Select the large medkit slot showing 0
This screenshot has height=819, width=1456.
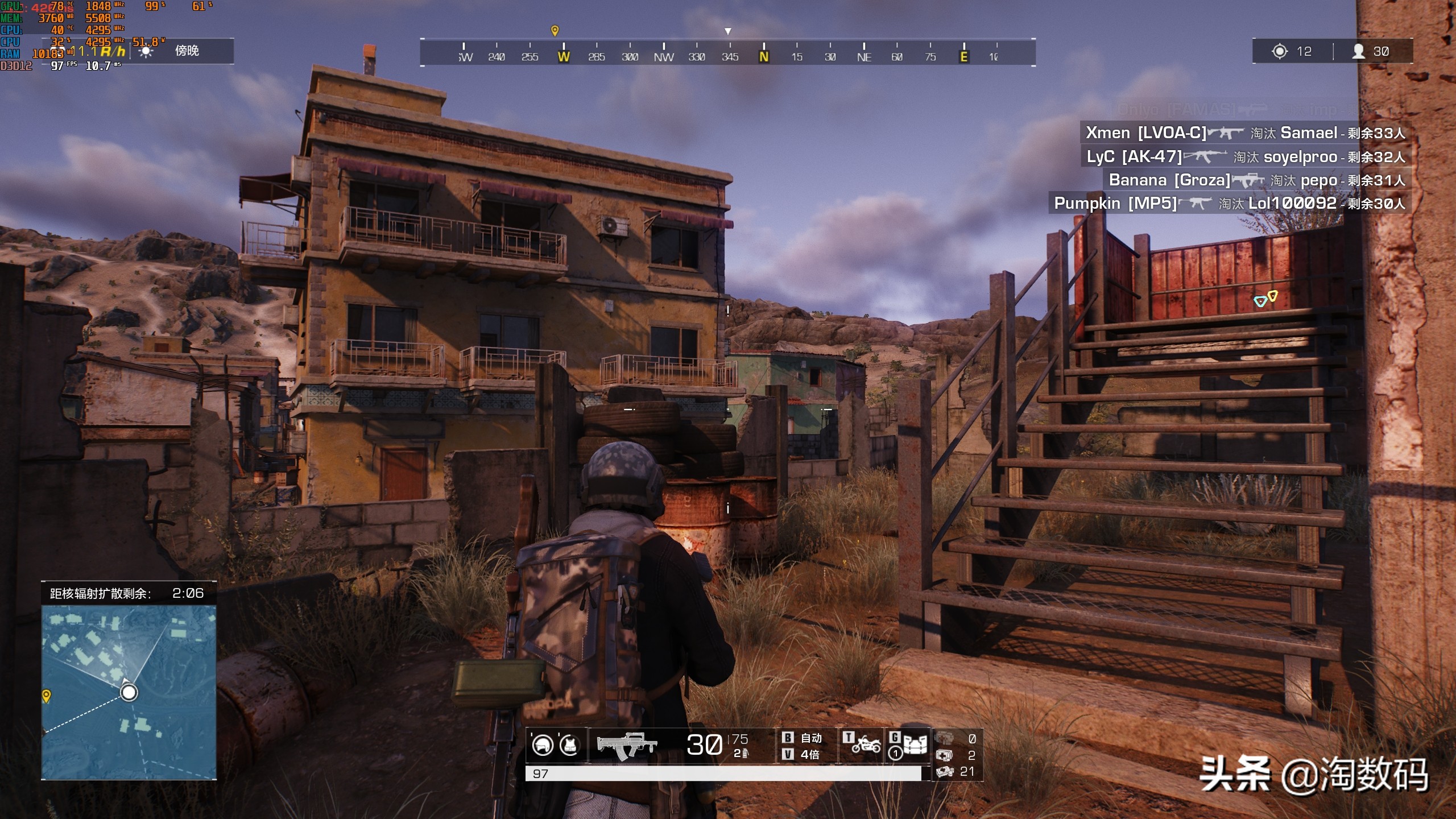coord(945,739)
